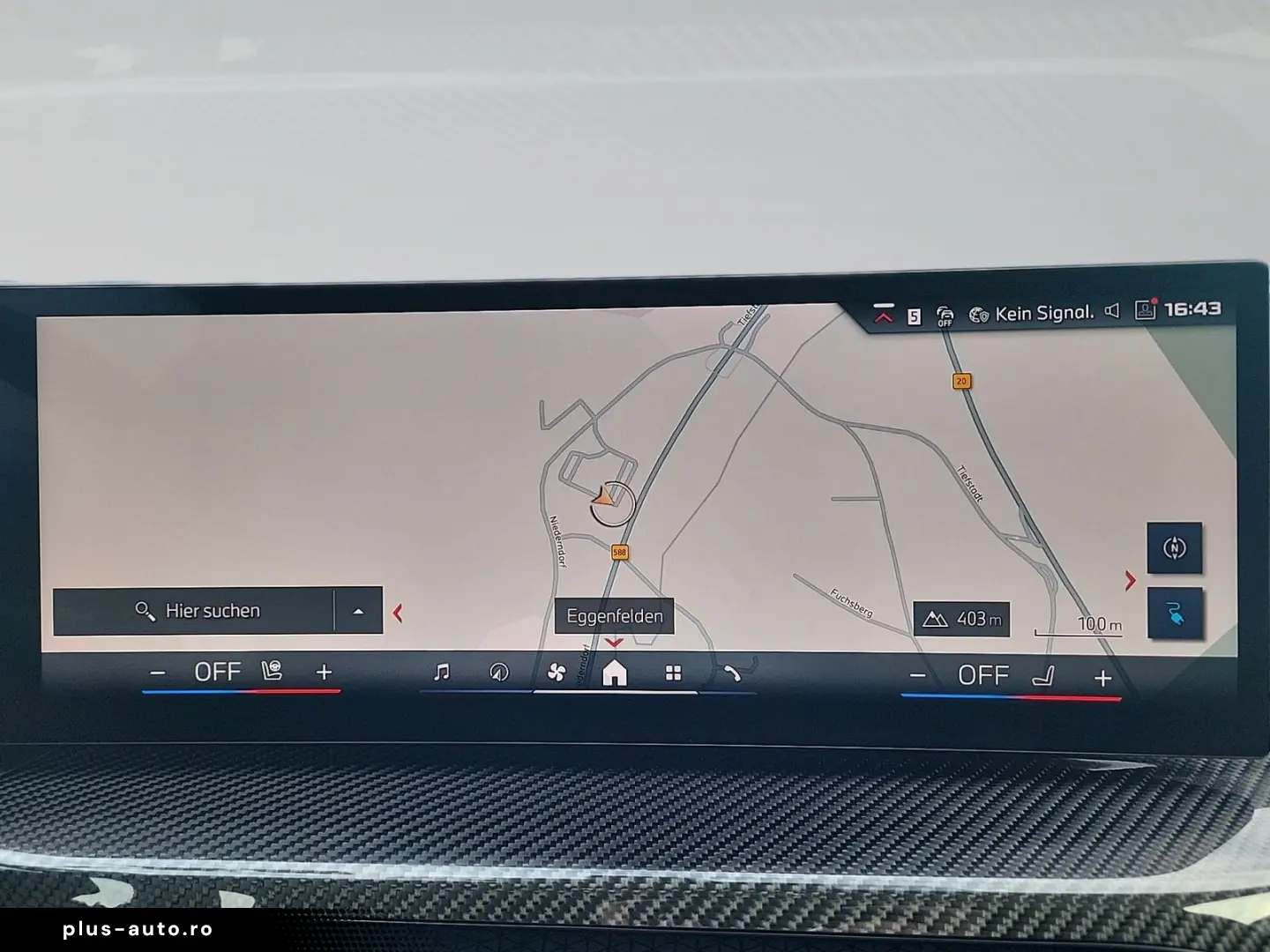The image size is (1270, 952).
Task: Collapse the status bar with the red chevron
Action: coord(883,314)
